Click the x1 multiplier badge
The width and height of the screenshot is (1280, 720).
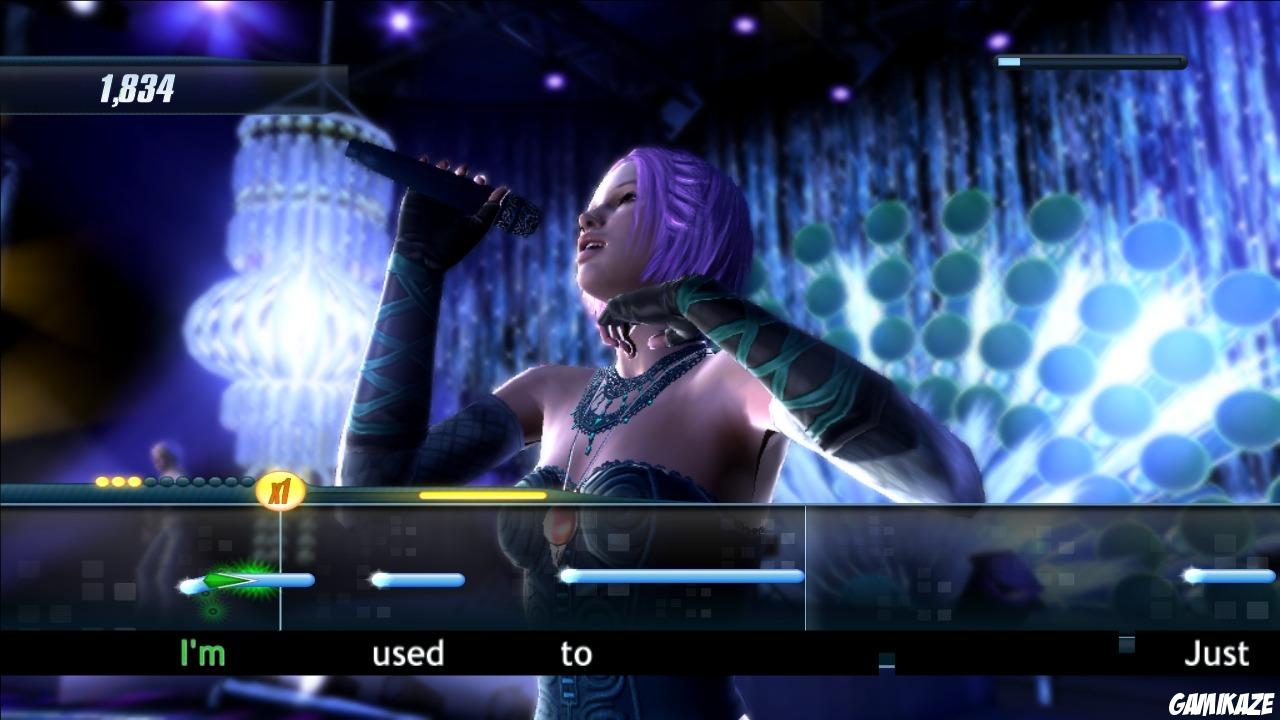[x=280, y=488]
